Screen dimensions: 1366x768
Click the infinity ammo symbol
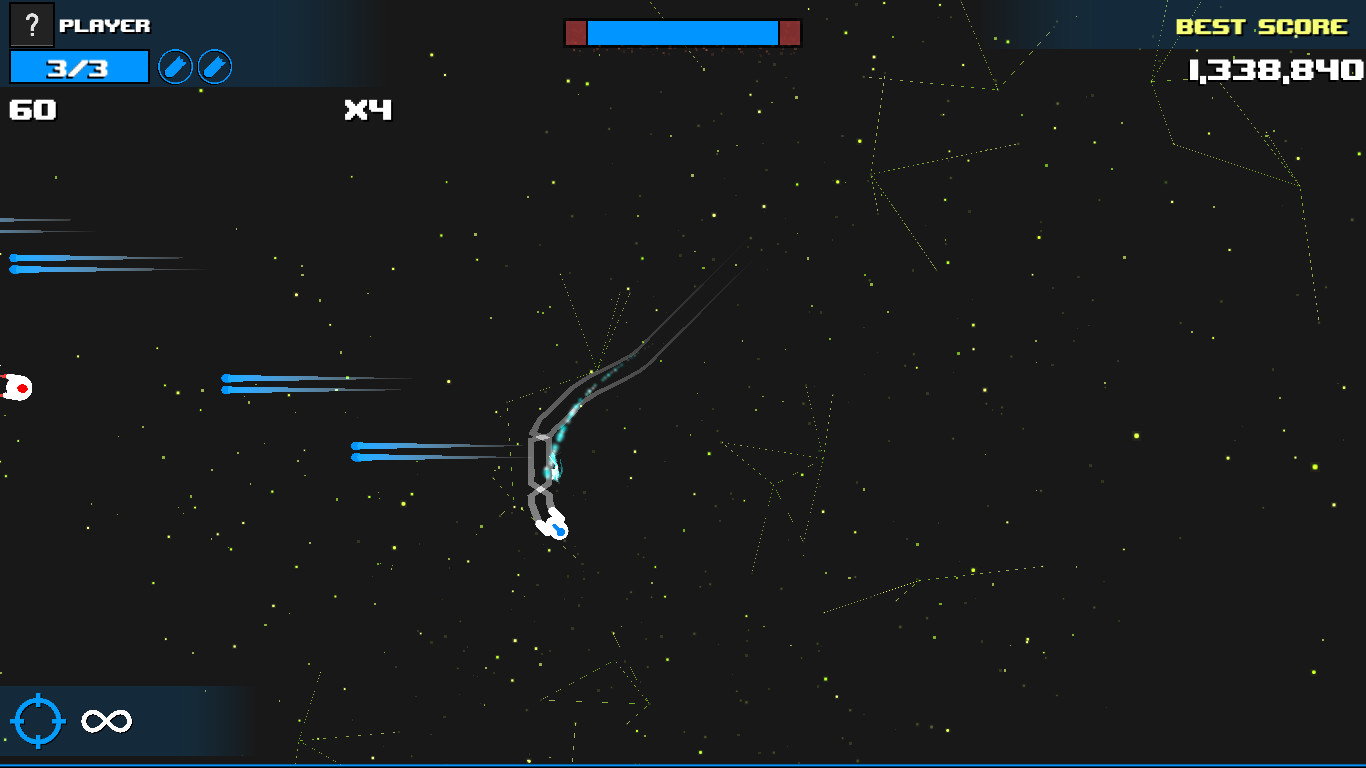(104, 719)
